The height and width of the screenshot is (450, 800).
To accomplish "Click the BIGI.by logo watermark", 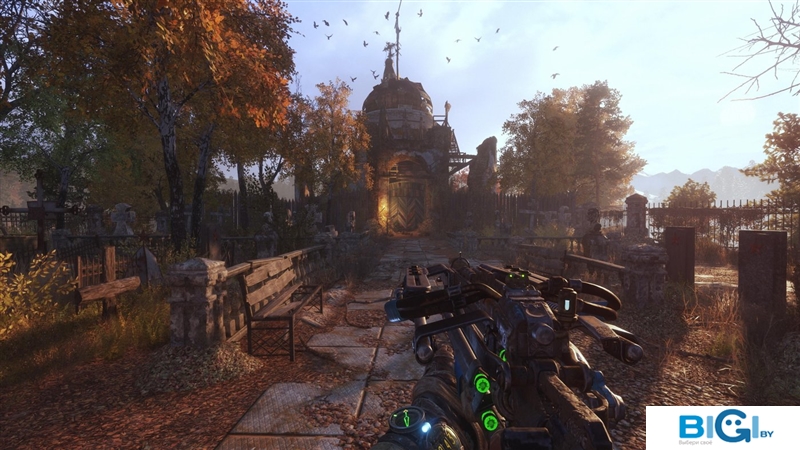I will click(x=723, y=427).
